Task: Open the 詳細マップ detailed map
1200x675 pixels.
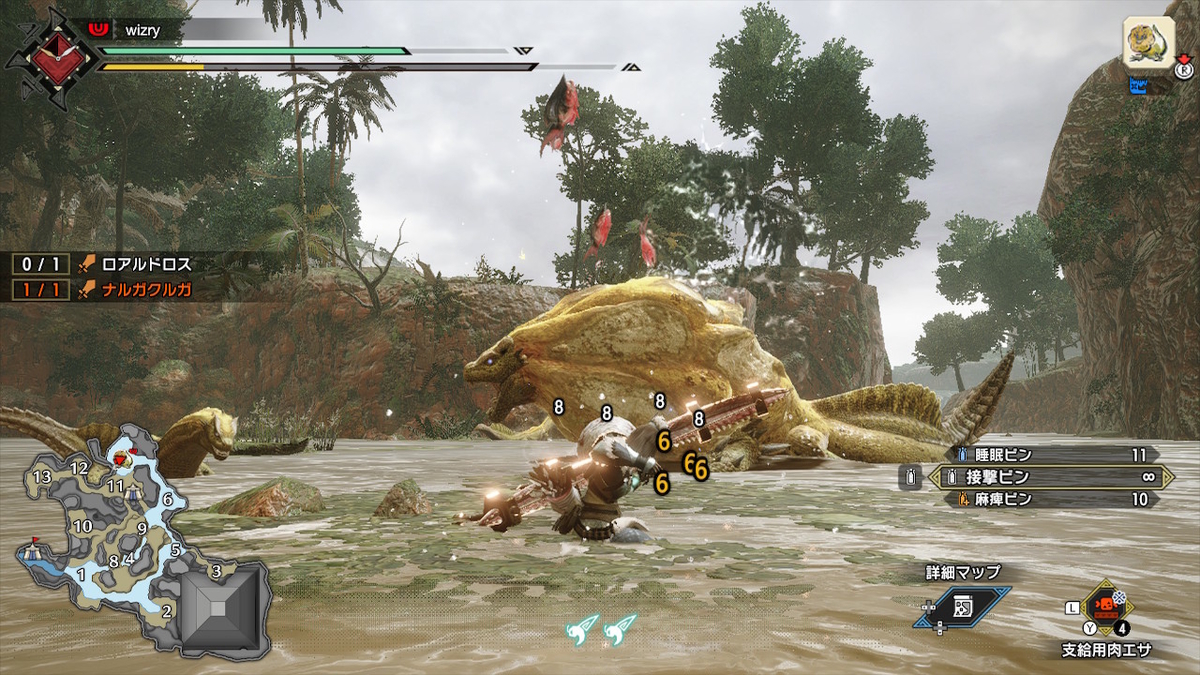Action: click(961, 607)
